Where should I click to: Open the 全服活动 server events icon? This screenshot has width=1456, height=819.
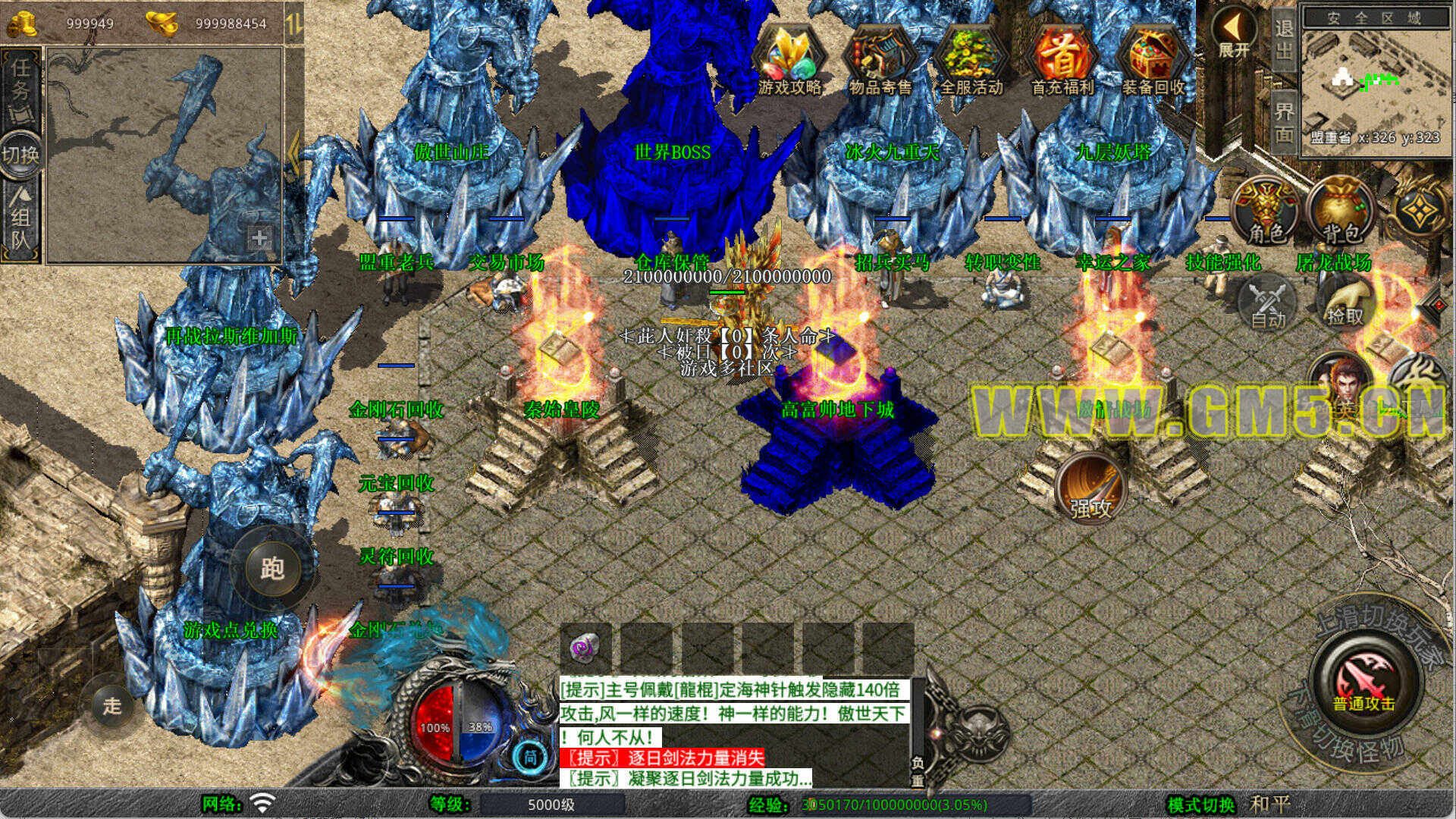coord(971,59)
